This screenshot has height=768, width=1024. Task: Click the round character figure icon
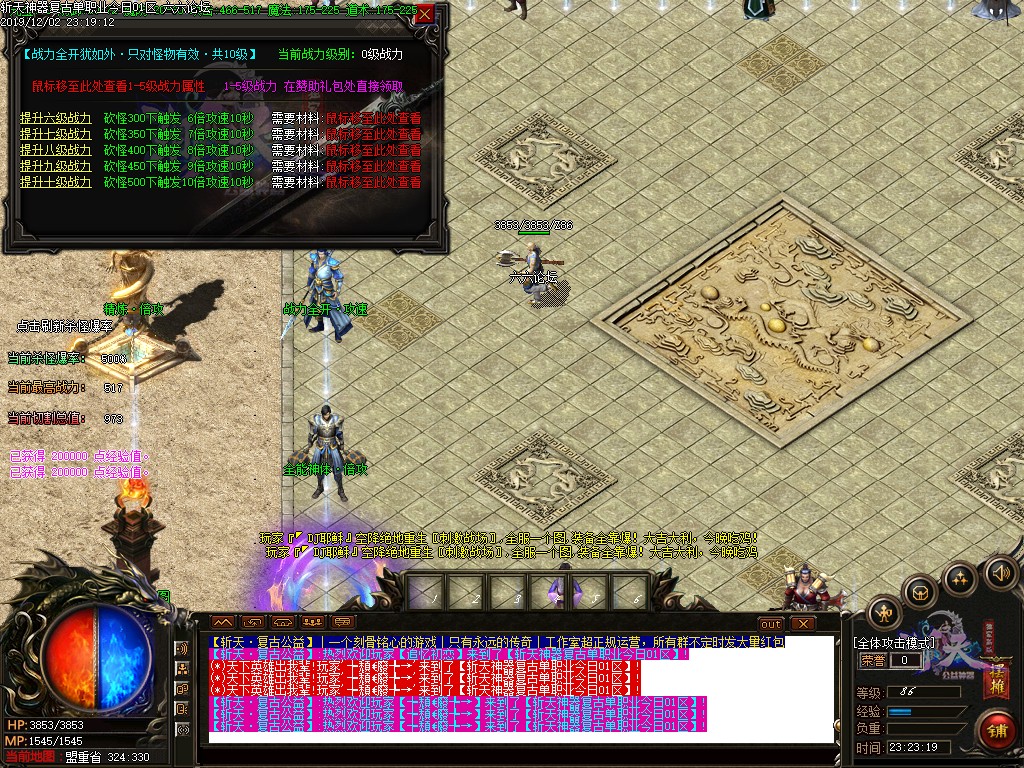[884, 612]
